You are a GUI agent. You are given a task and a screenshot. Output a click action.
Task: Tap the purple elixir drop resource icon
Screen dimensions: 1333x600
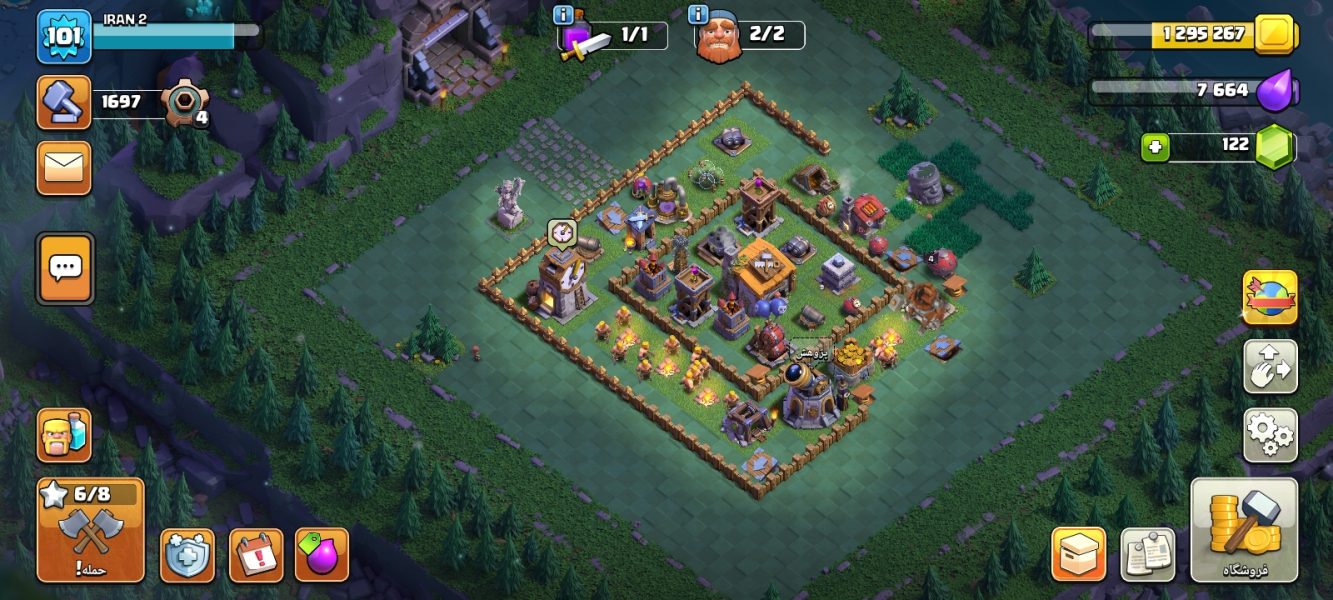[1274, 91]
